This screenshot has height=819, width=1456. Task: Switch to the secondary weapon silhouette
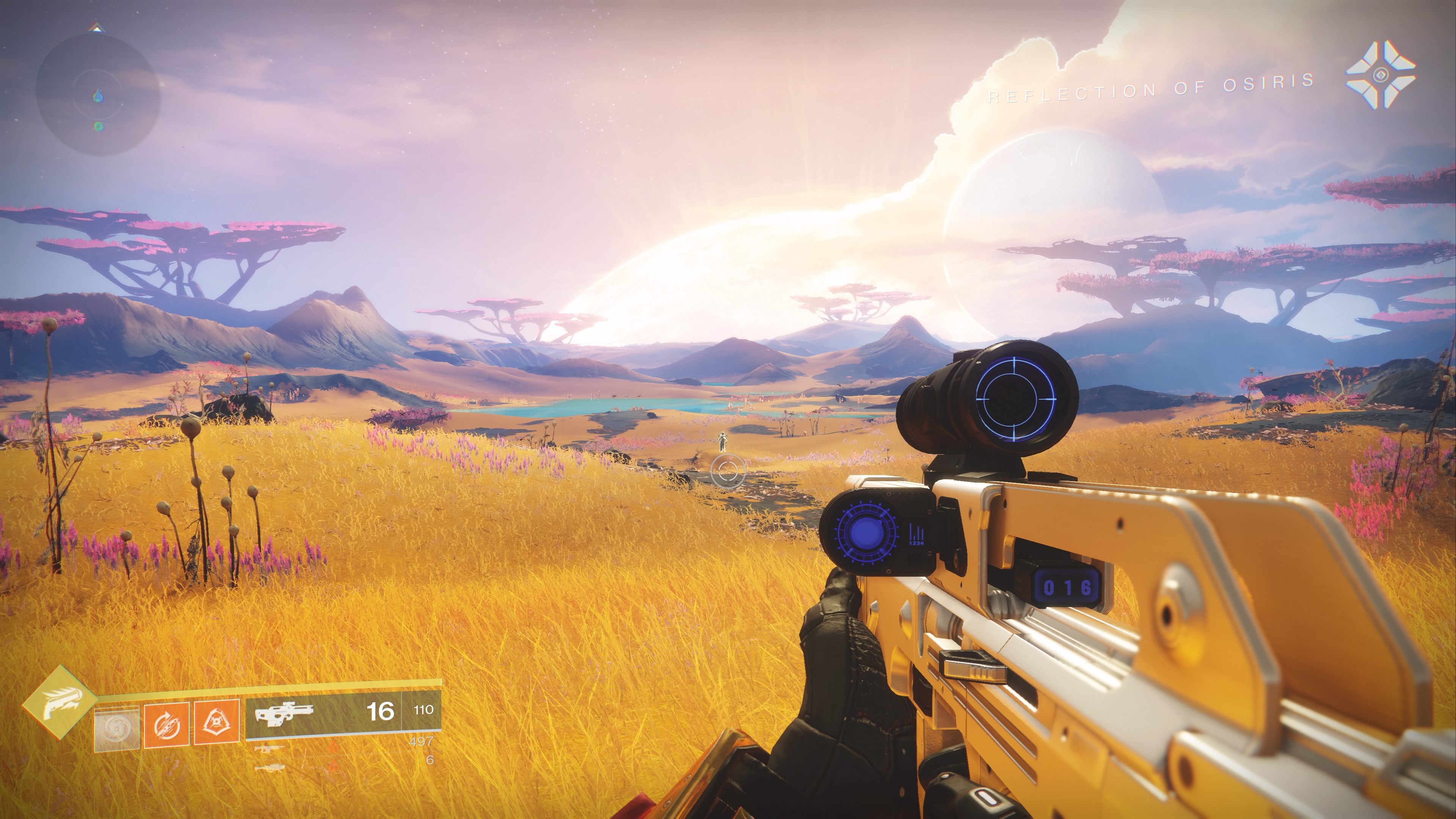point(270,749)
